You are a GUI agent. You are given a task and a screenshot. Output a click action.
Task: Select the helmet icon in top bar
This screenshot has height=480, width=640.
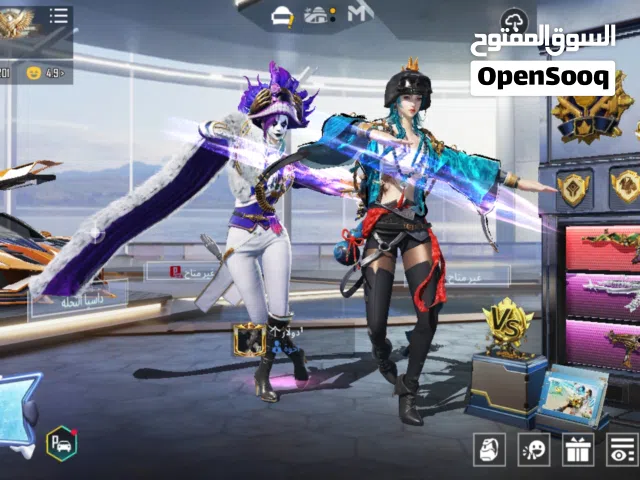click(283, 15)
